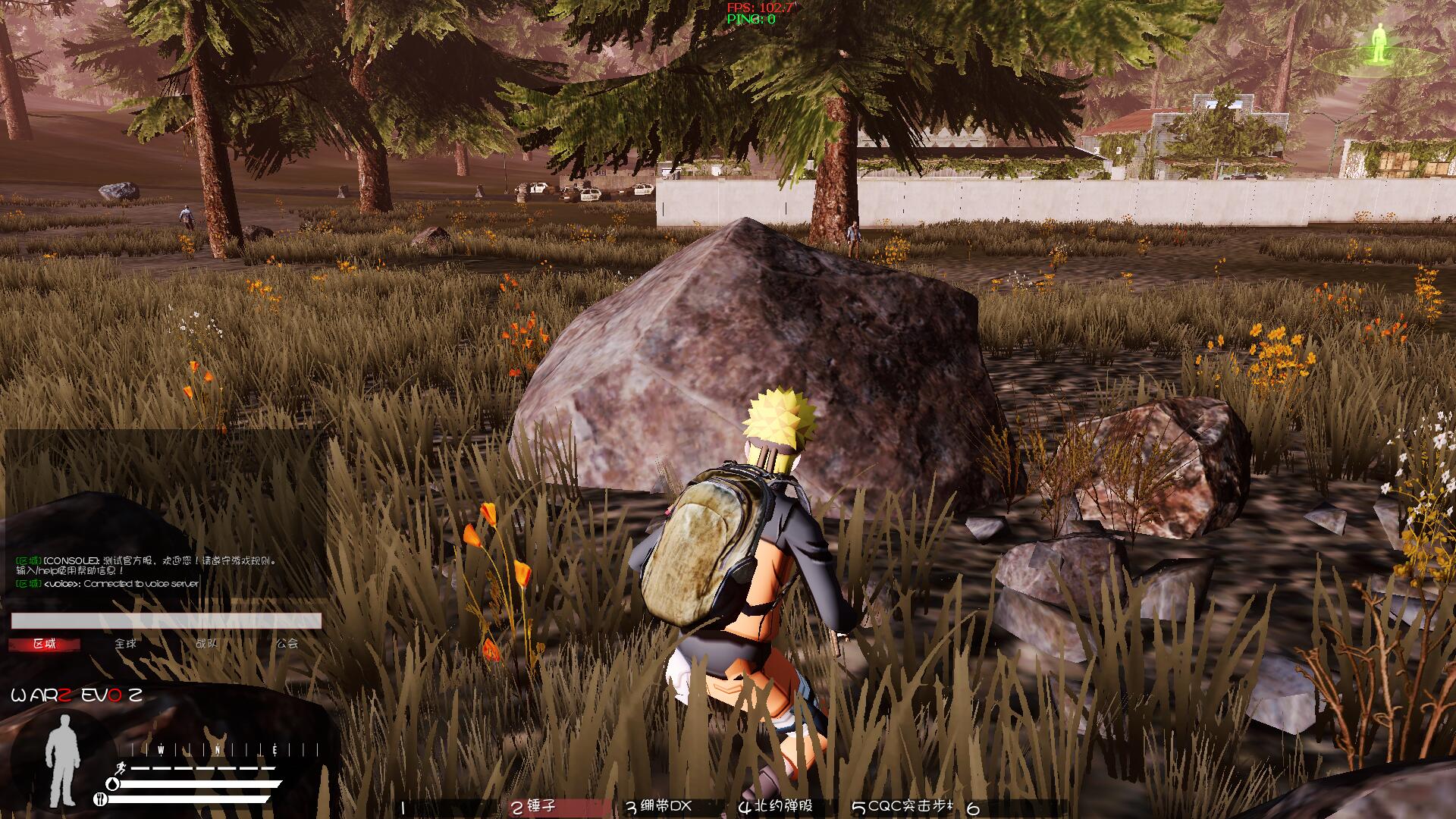Select the 战队 team chat tab
The height and width of the screenshot is (819, 1456).
tap(206, 644)
